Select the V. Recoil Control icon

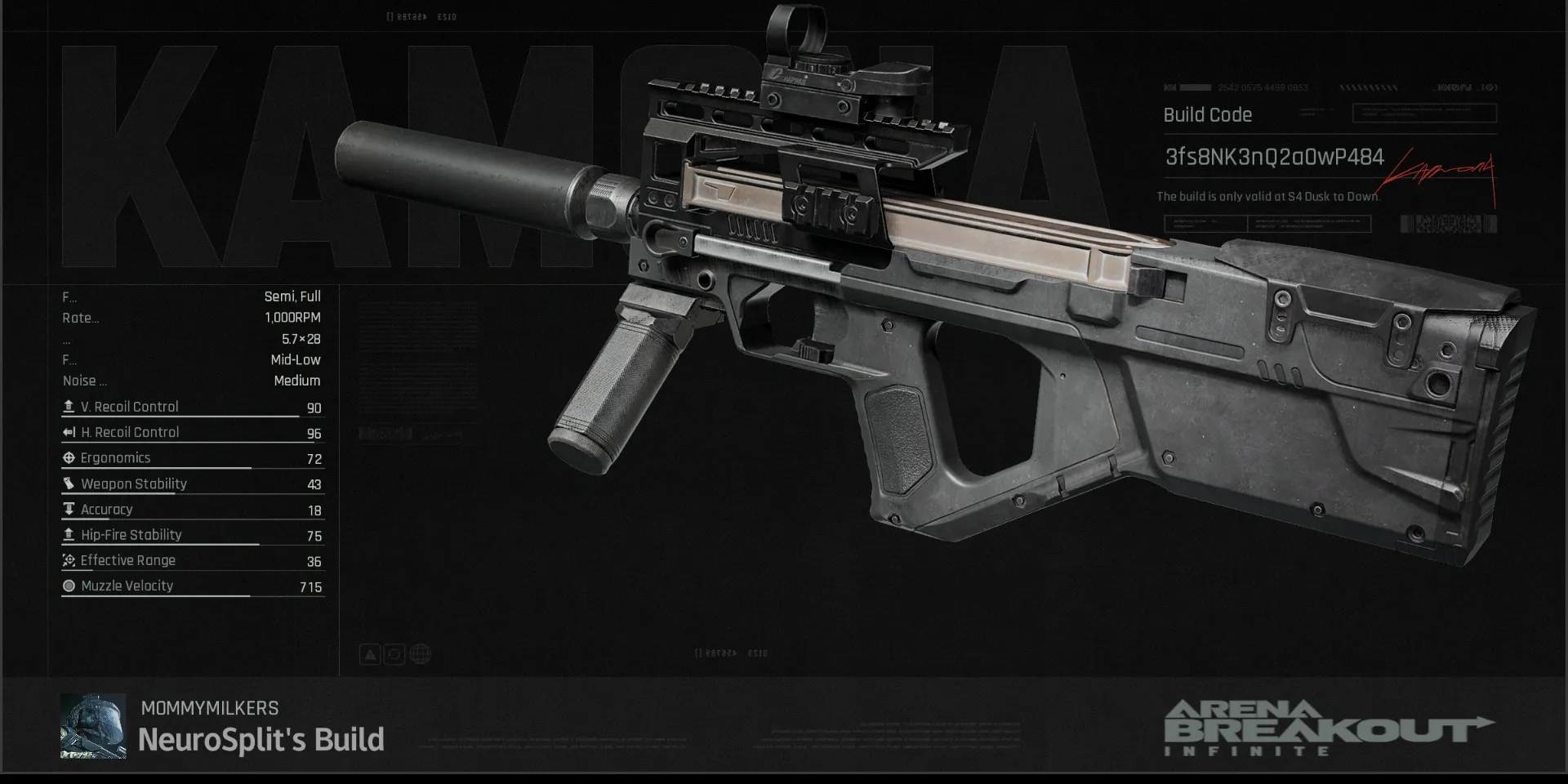click(69, 406)
